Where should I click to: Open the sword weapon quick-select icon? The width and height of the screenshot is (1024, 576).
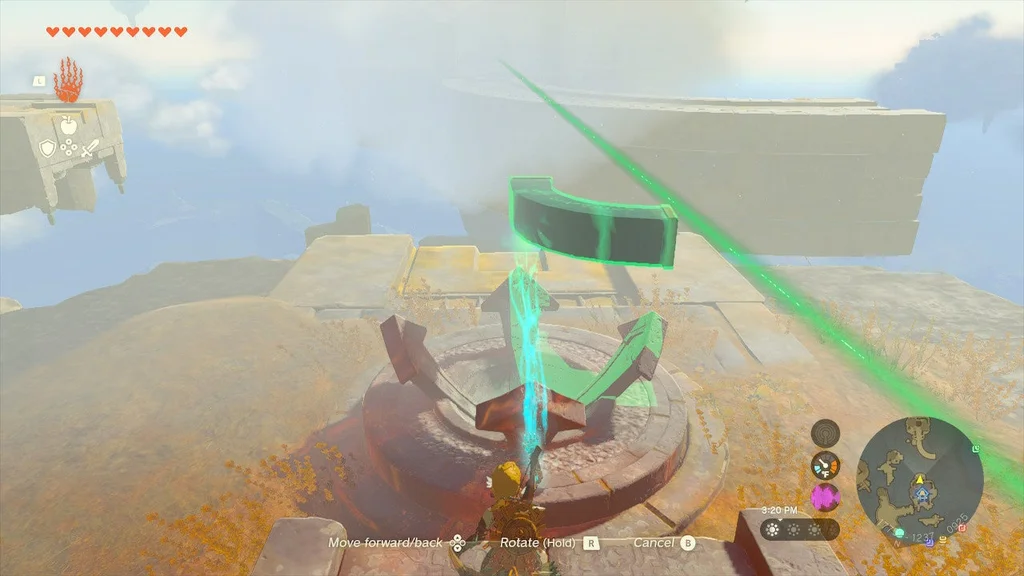point(88,149)
